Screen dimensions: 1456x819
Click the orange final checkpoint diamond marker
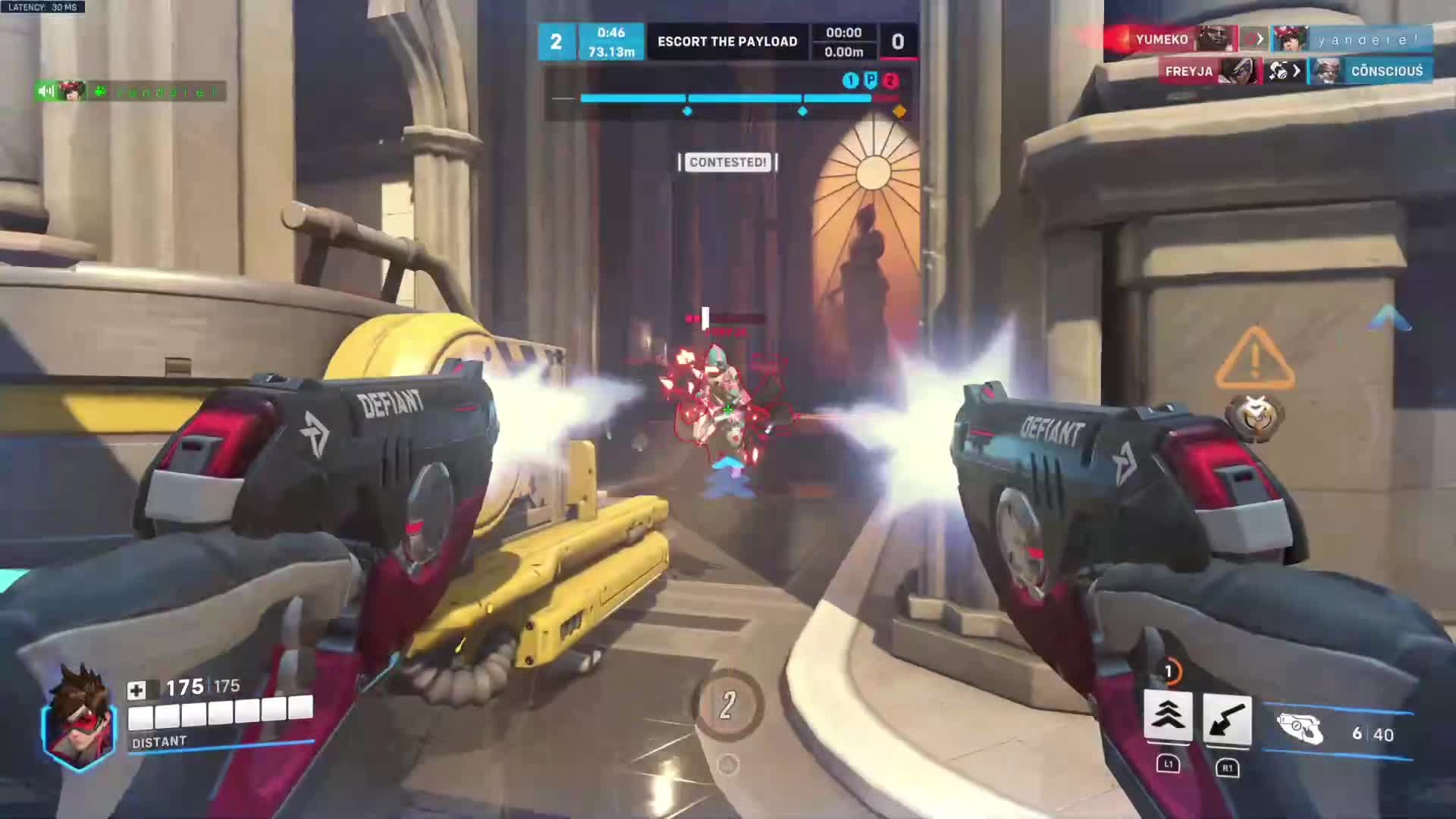(899, 111)
